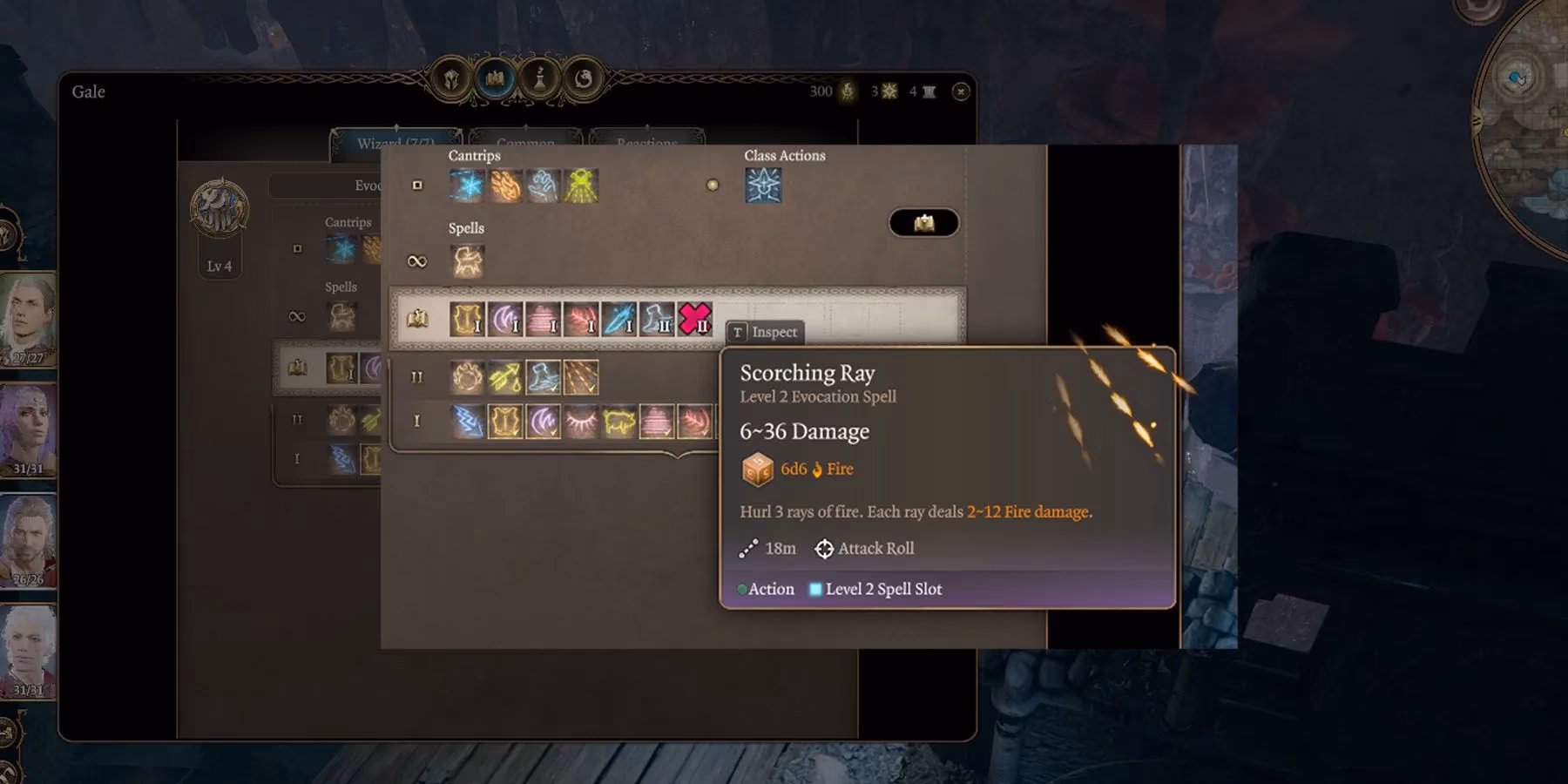Viewport: 1568px width, 784px height.
Task: Switch to the Reactions tab
Action: (646, 142)
